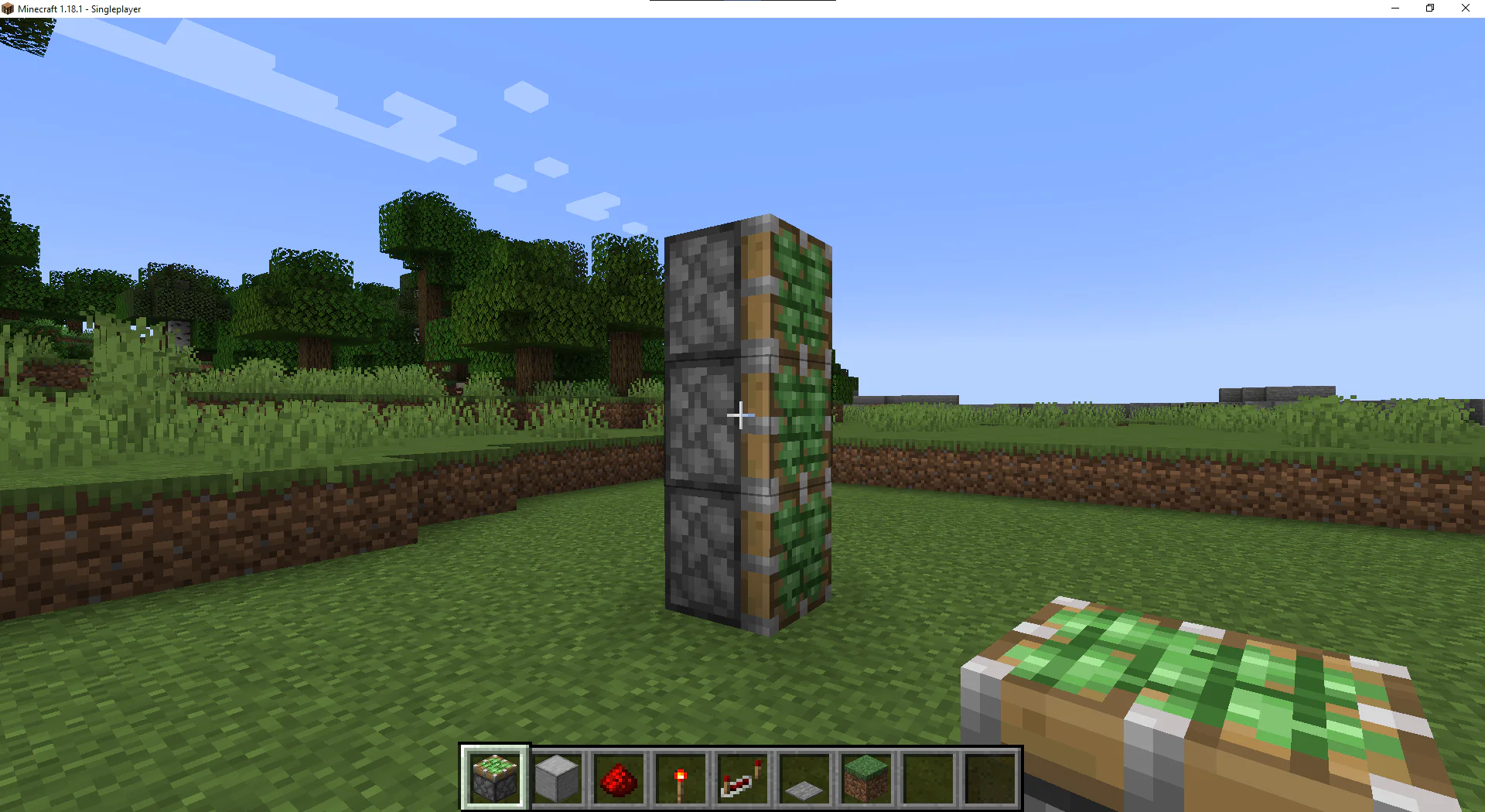This screenshot has height=812, width=1485.
Task: Select the grass block hotbar item
Action: tap(865, 777)
